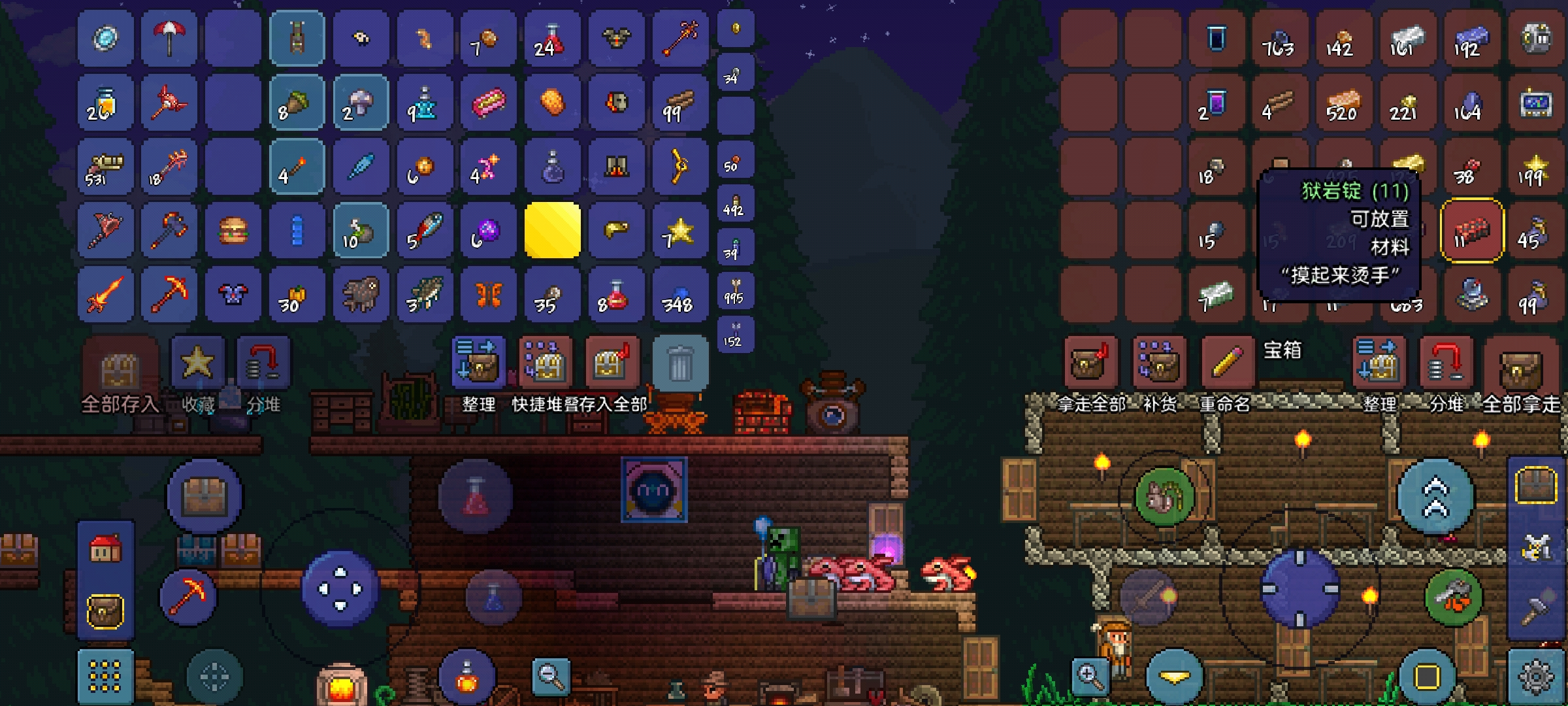Deposit everything with 存入全部 button
The image size is (1568, 706).
[612, 363]
